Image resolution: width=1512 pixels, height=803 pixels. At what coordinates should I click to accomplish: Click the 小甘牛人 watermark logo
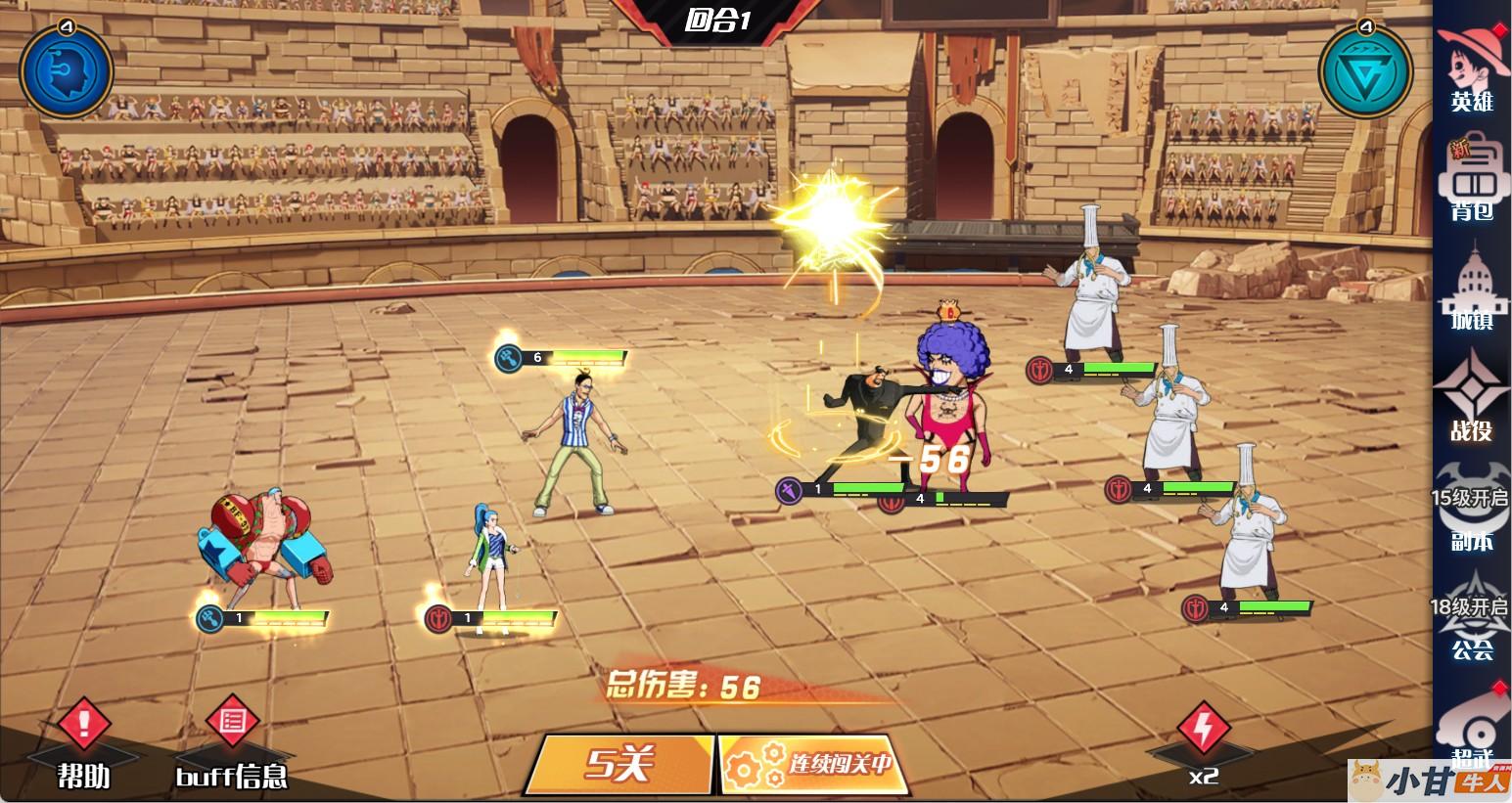(1429, 780)
